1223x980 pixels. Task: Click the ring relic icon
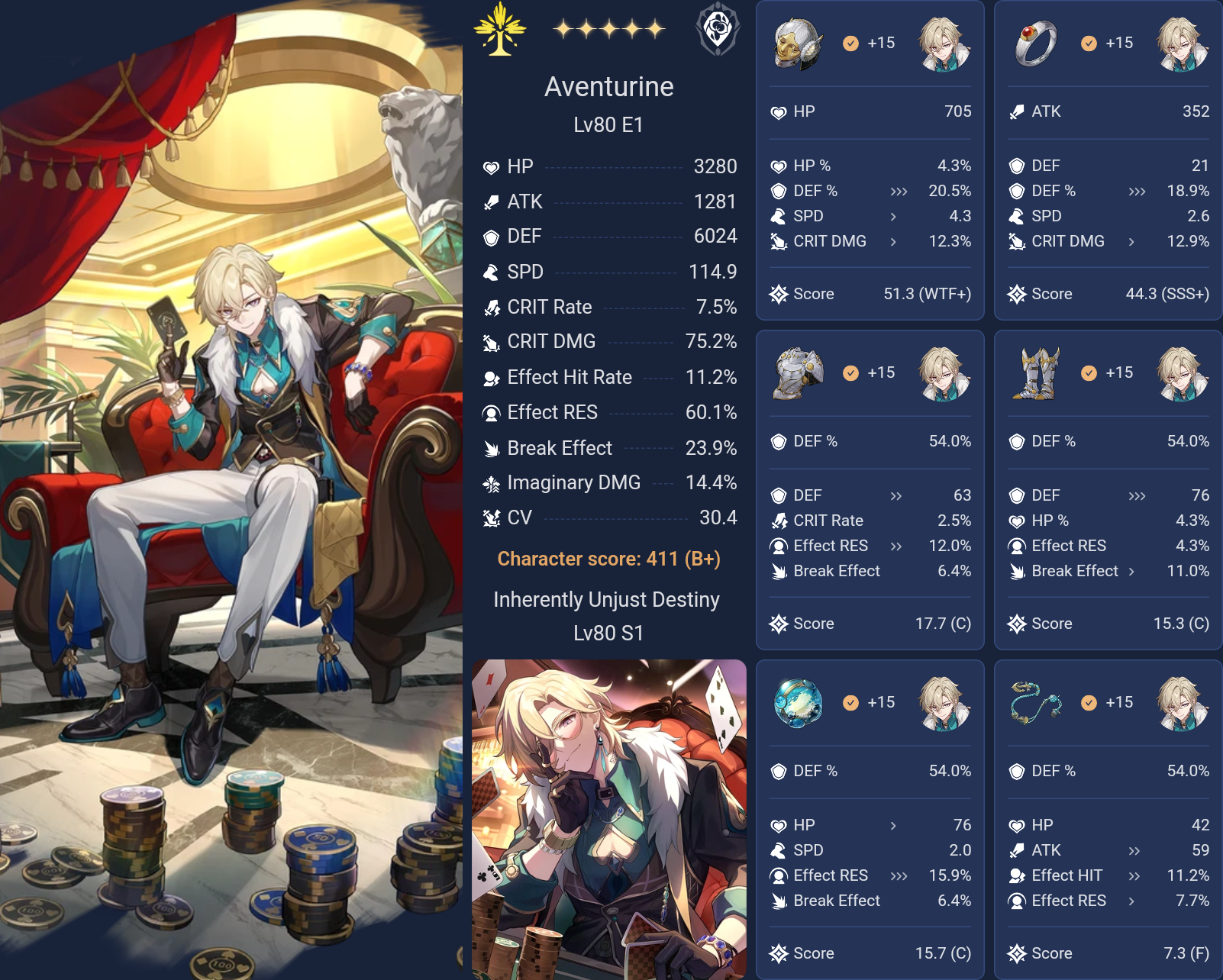pyautogui.click(x=1034, y=43)
